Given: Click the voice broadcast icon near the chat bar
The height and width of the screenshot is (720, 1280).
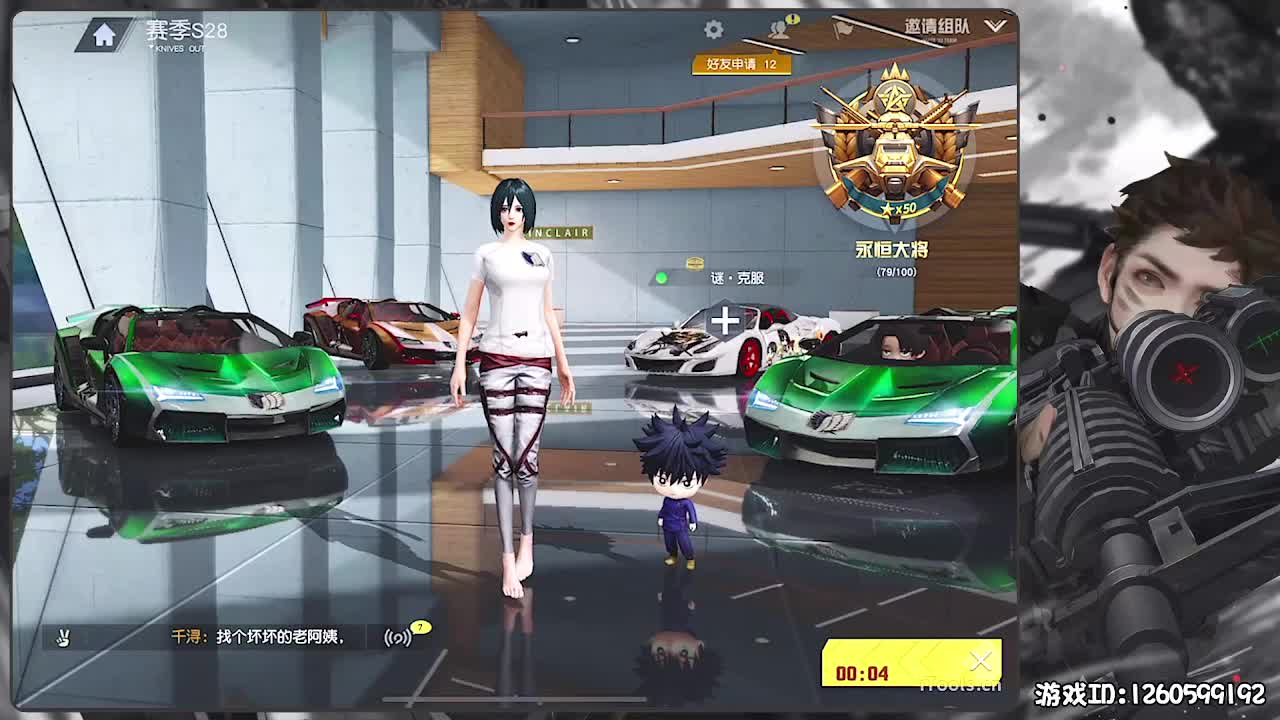Looking at the screenshot, I should click(398, 639).
